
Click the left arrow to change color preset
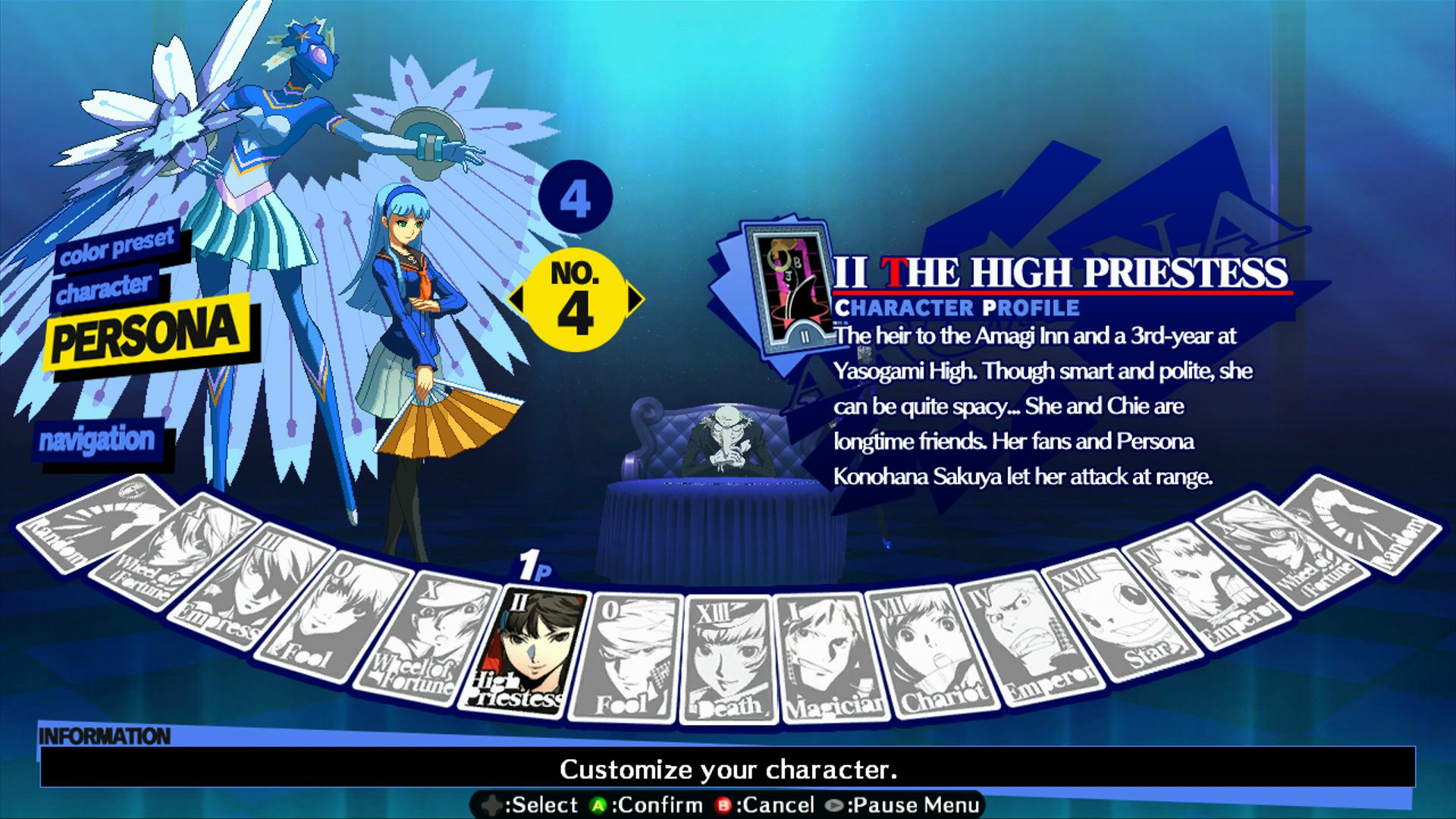pyautogui.click(x=519, y=299)
